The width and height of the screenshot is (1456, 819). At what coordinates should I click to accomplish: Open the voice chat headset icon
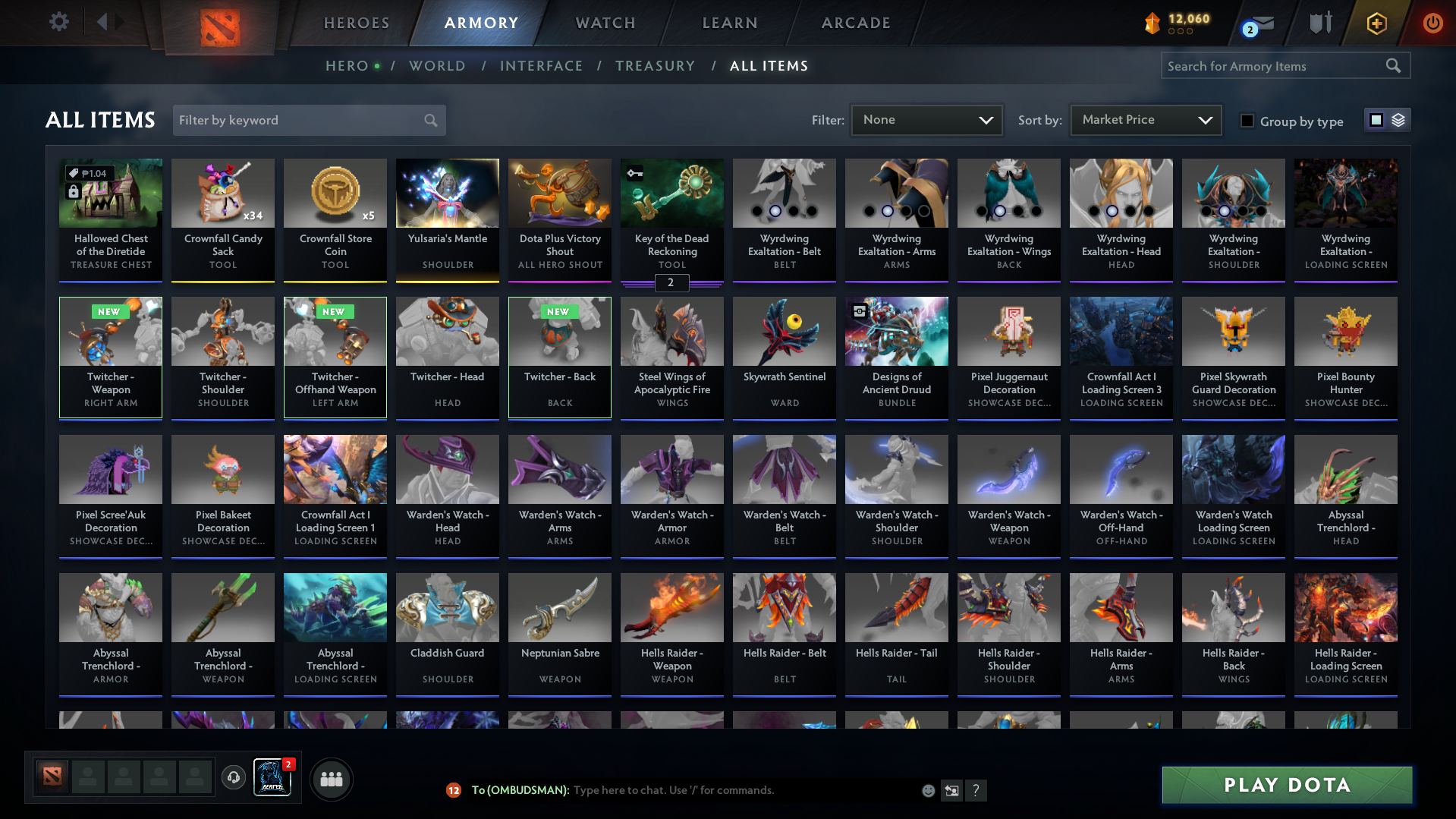click(x=234, y=778)
